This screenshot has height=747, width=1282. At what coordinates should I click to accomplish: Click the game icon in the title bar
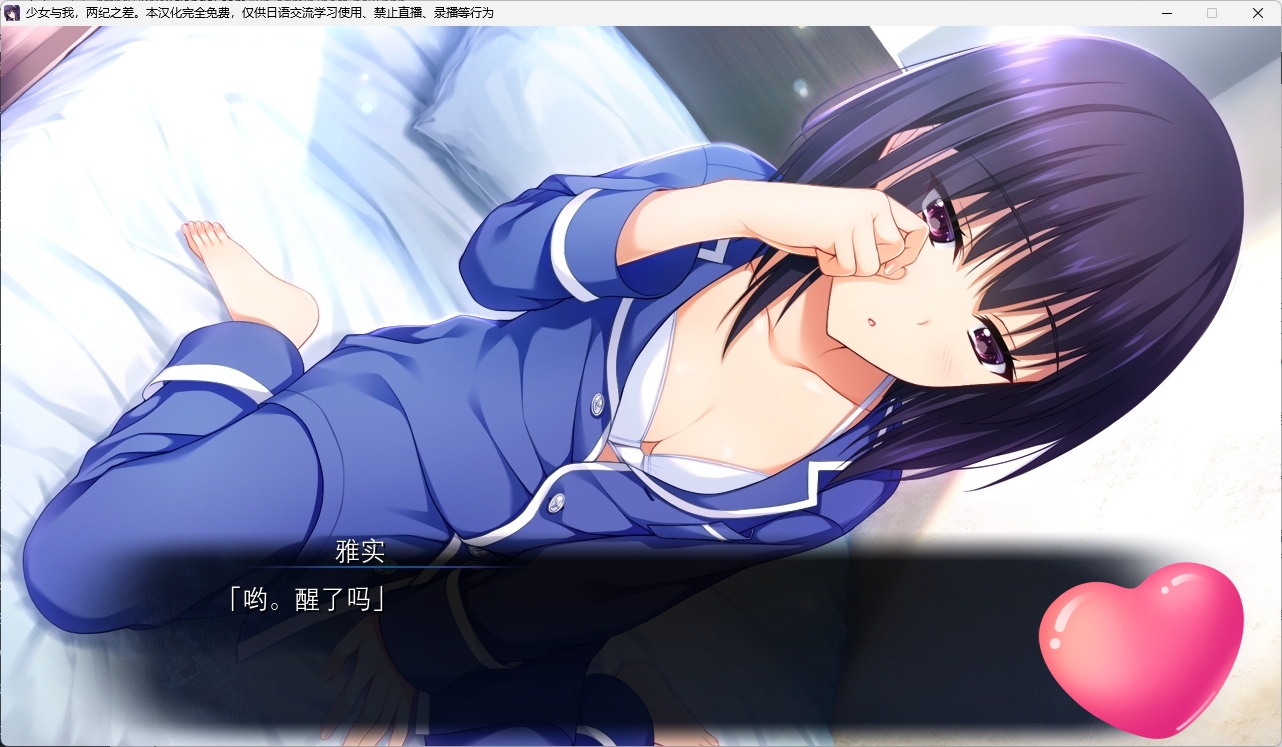tap(11, 13)
